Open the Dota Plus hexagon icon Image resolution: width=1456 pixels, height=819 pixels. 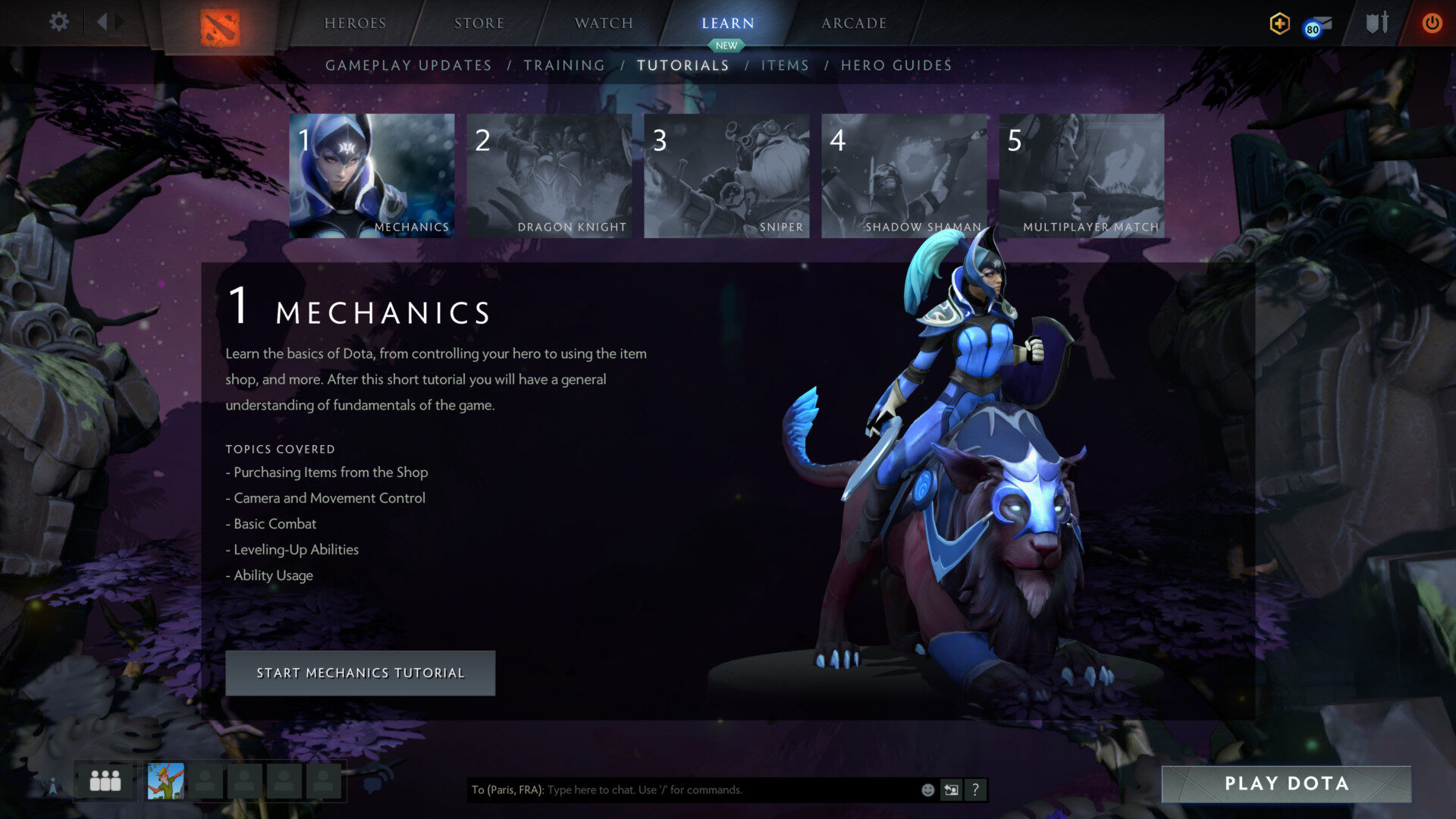pyautogui.click(x=1279, y=24)
